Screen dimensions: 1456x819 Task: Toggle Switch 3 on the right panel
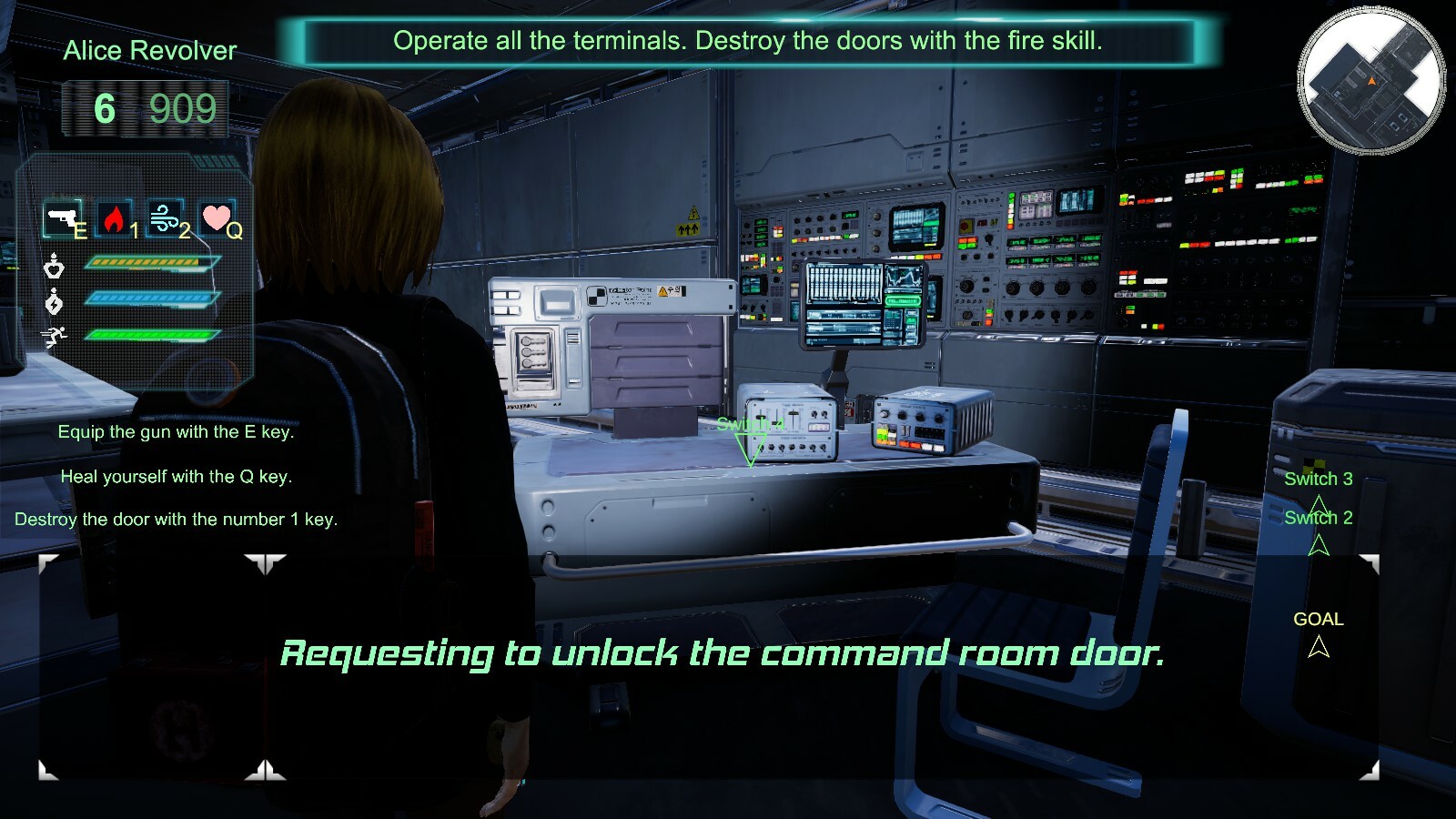pos(1319,480)
